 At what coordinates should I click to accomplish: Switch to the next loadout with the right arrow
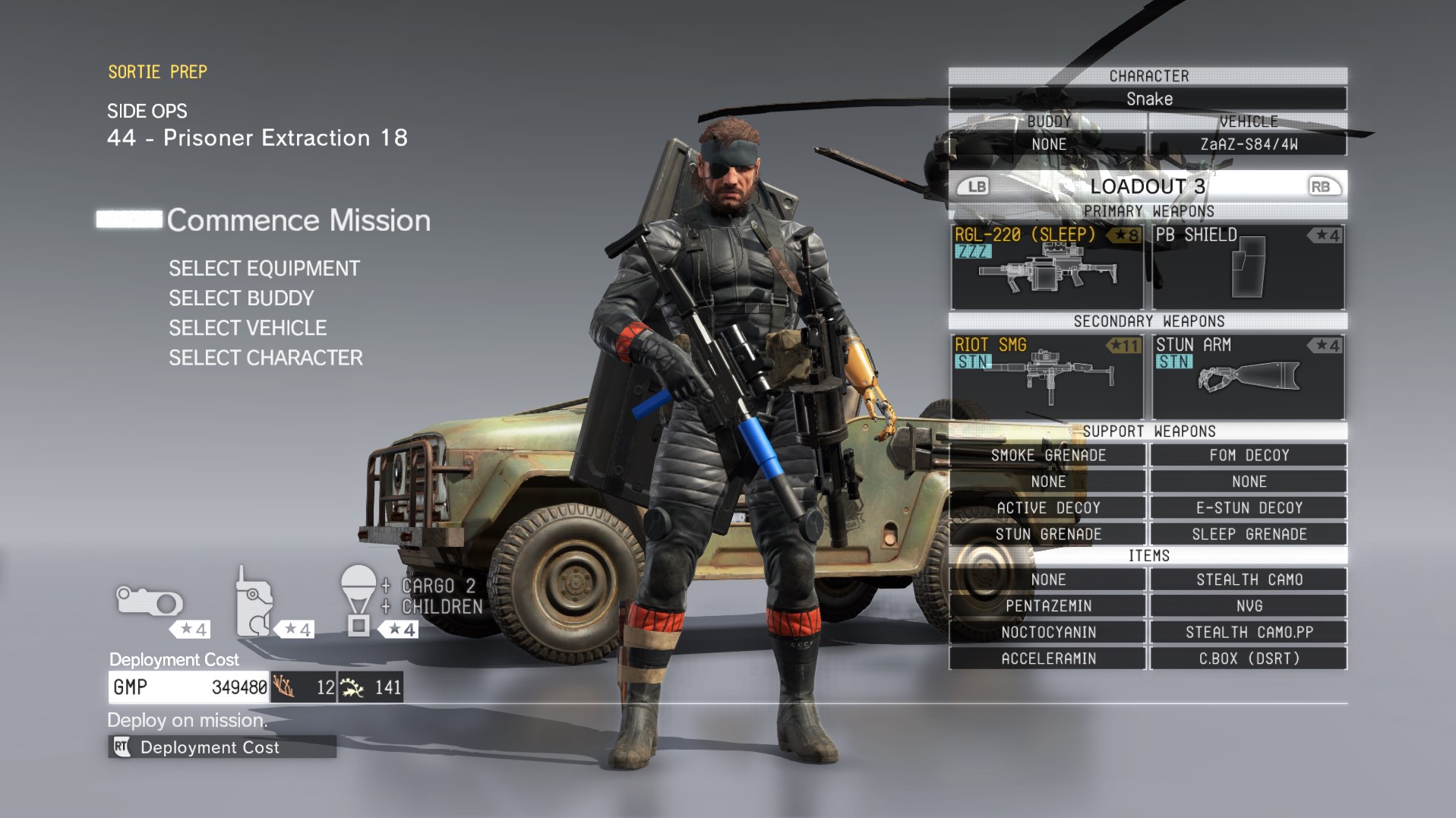1320,187
